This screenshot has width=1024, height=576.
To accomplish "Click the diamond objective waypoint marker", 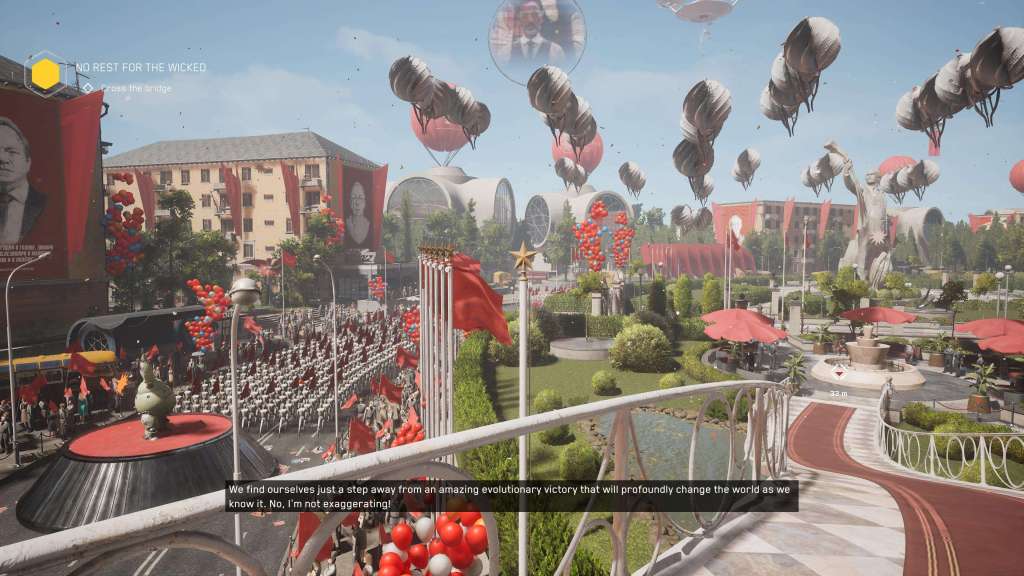I will 838,371.
